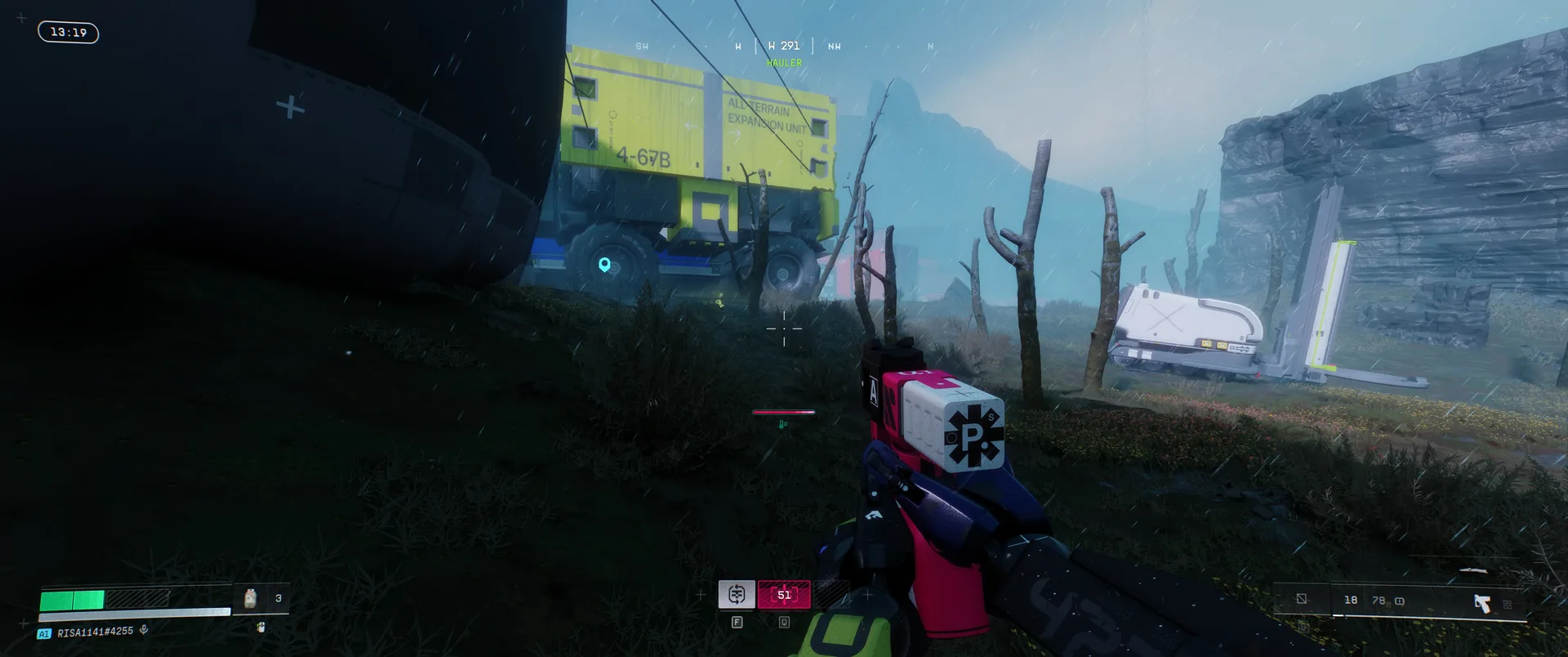Click the microphone icon beside RISA1141#4255
This screenshot has height=657, width=1568.
[x=144, y=630]
